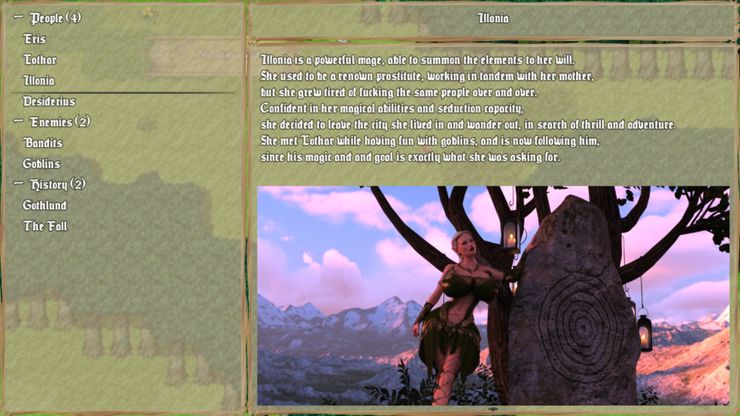Collapse the Enemies (2) category
Screen dimensions: 740x416
18,122
